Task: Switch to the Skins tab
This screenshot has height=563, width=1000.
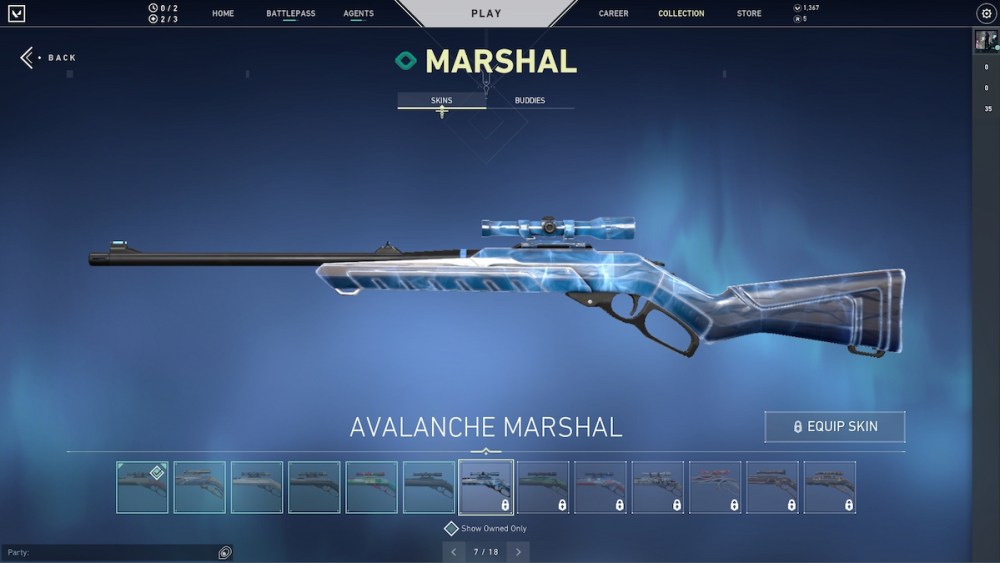Action: [441, 101]
